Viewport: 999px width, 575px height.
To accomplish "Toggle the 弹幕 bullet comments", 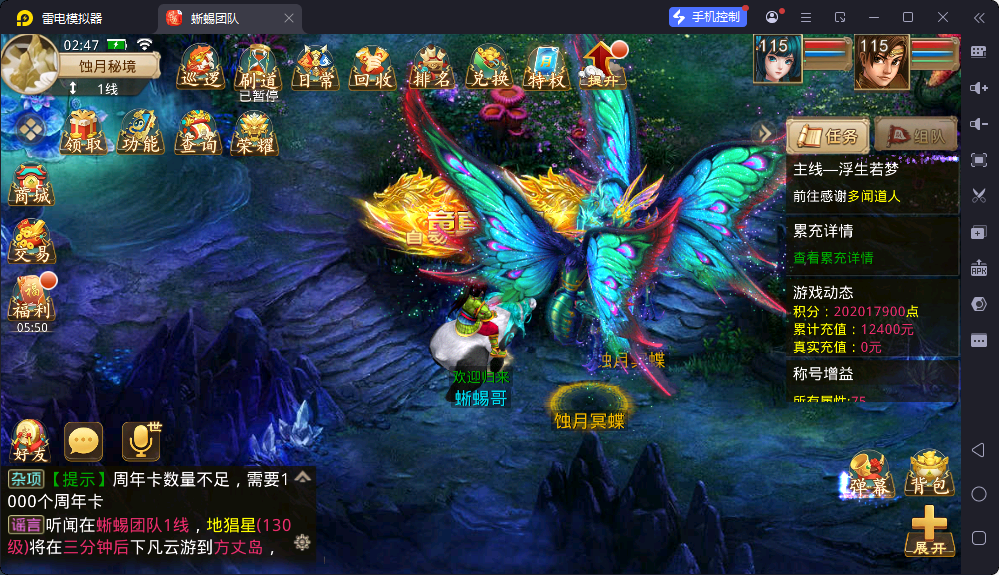I will [868, 474].
